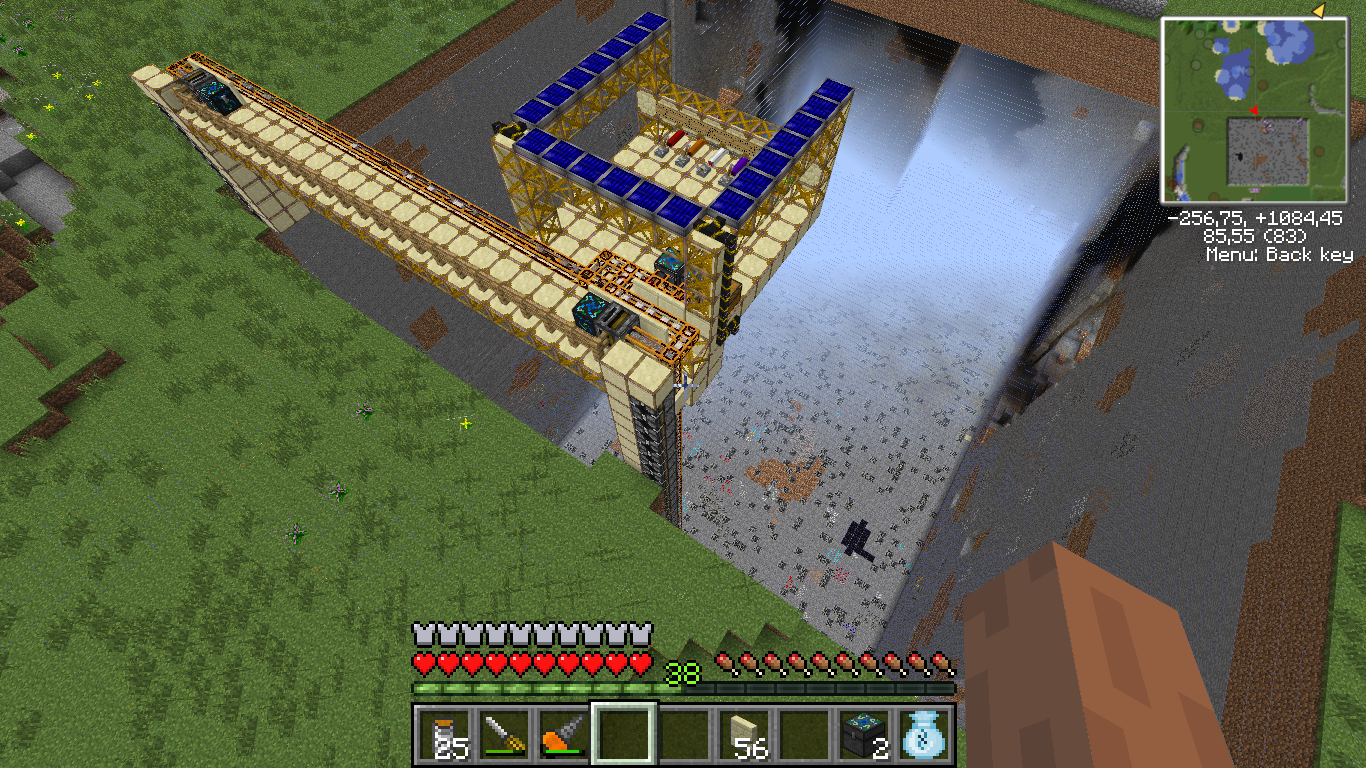Equip the orange mining drill
The height and width of the screenshot is (768, 1366).
point(563,736)
